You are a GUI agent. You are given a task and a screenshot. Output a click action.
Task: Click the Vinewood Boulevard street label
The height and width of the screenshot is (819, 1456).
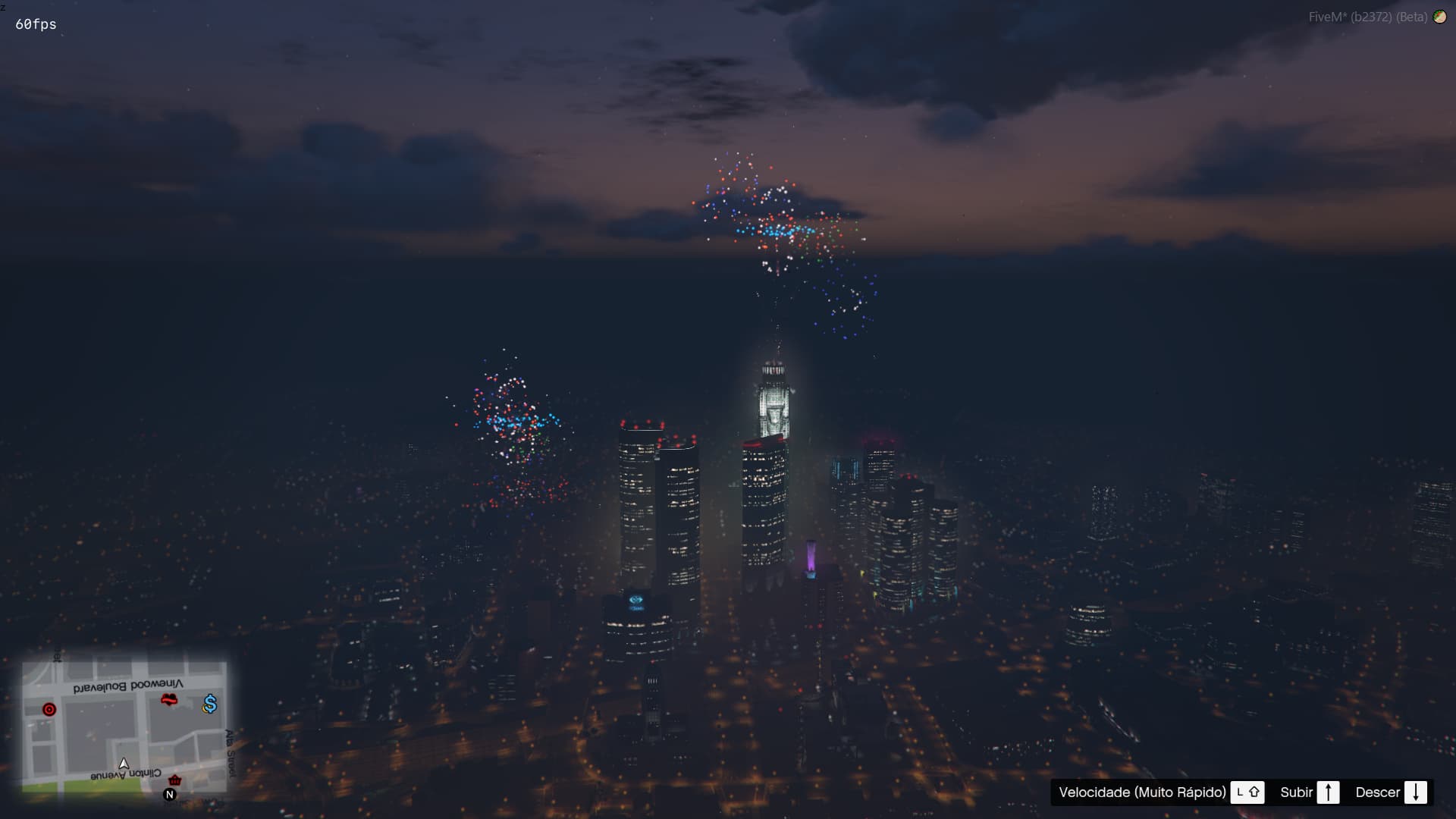pyautogui.click(x=130, y=686)
